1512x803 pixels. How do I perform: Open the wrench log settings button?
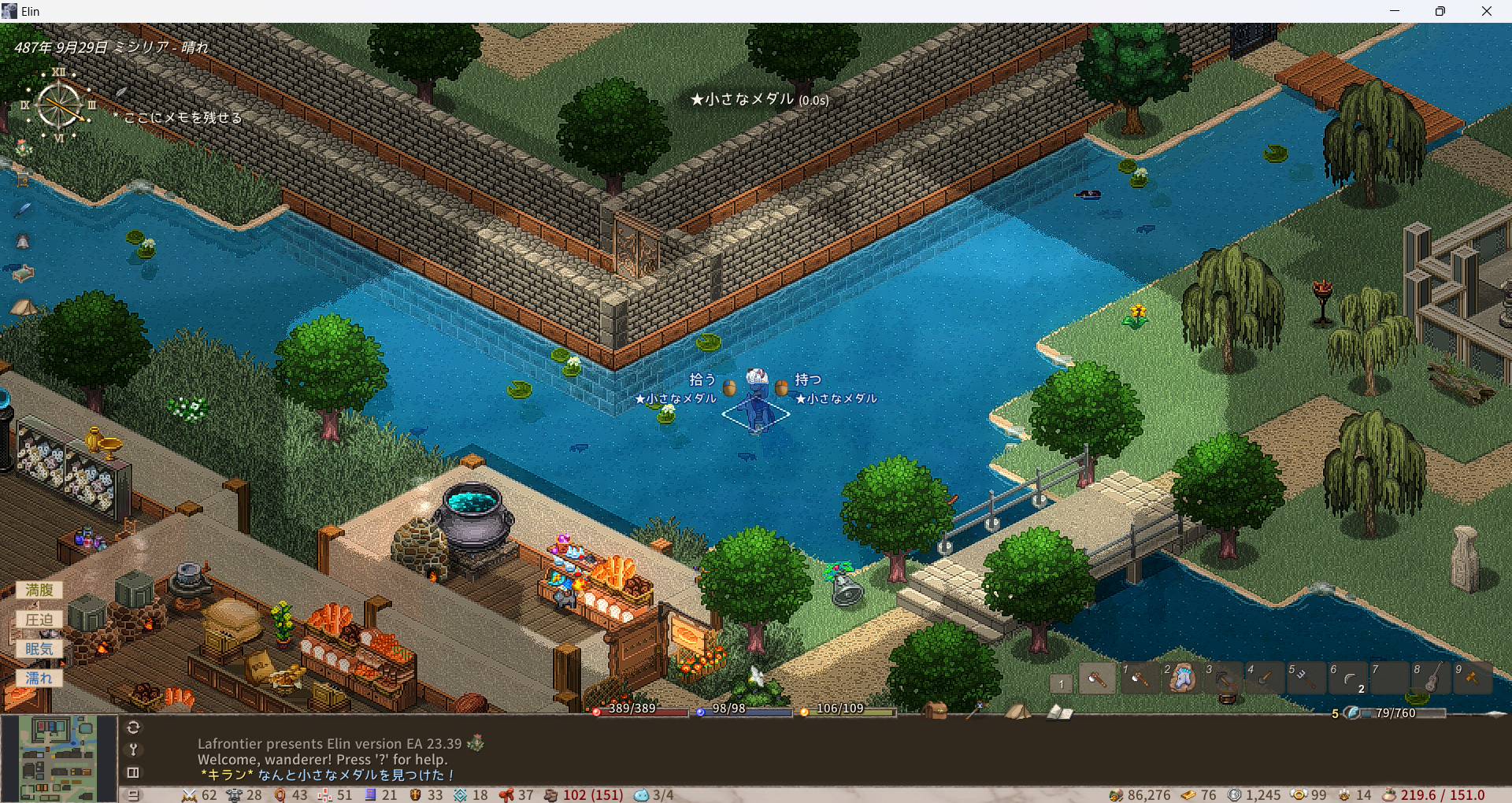point(133,749)
